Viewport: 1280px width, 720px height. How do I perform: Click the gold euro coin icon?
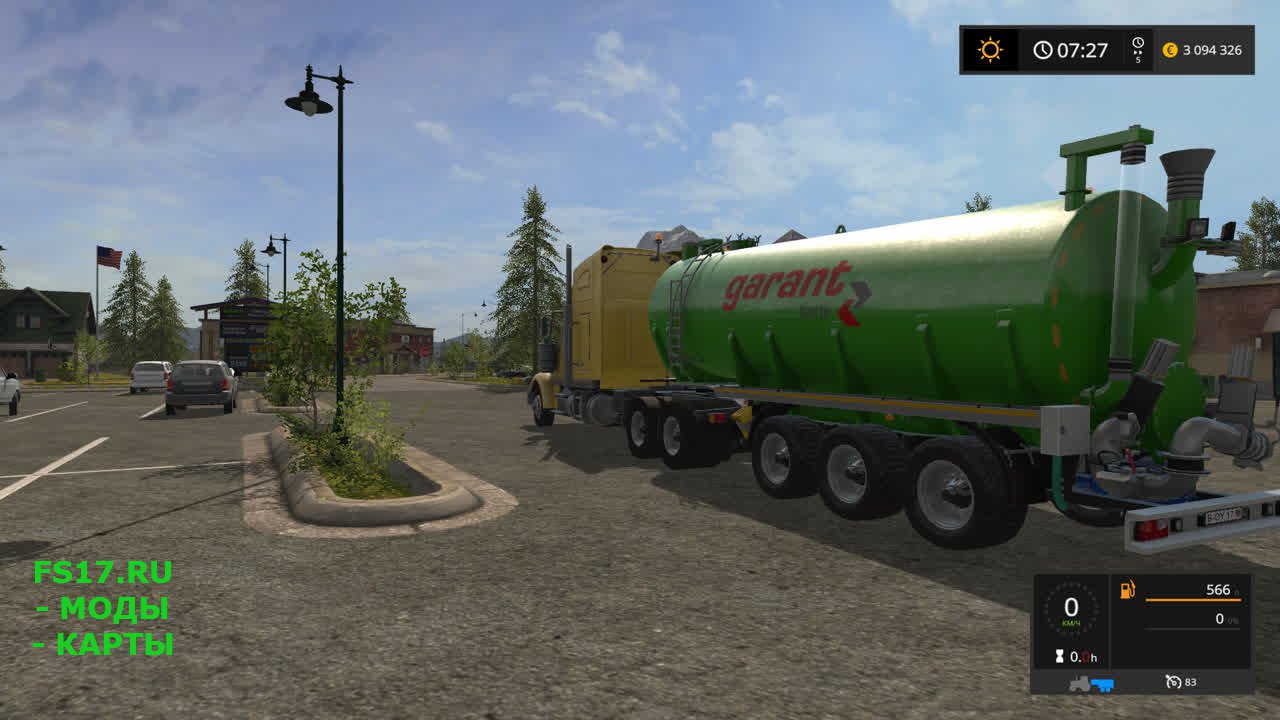pyautogui.click(x=1170, y=50)
